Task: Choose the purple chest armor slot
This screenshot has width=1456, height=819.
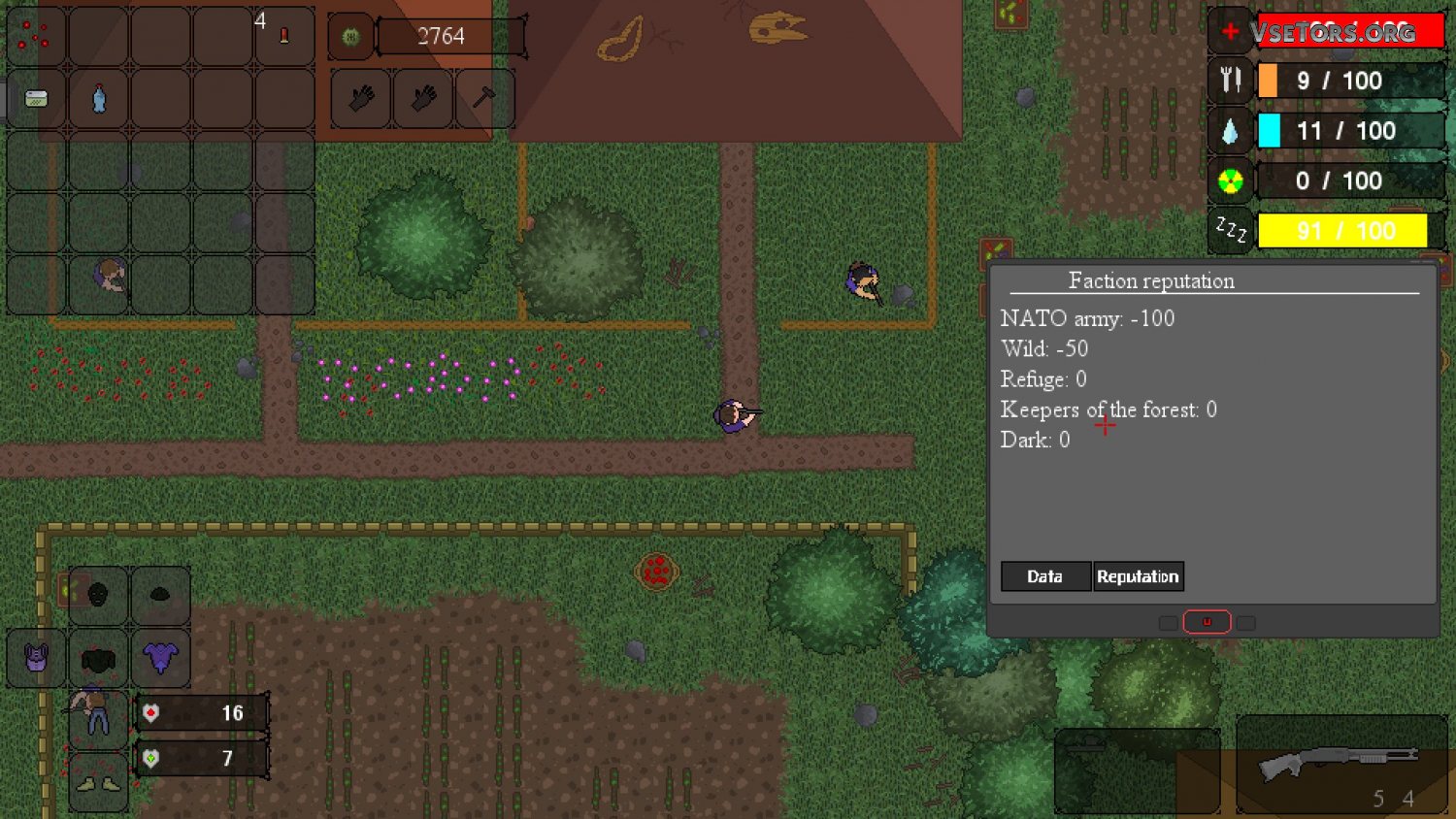Action: click(x=160, y=658)
